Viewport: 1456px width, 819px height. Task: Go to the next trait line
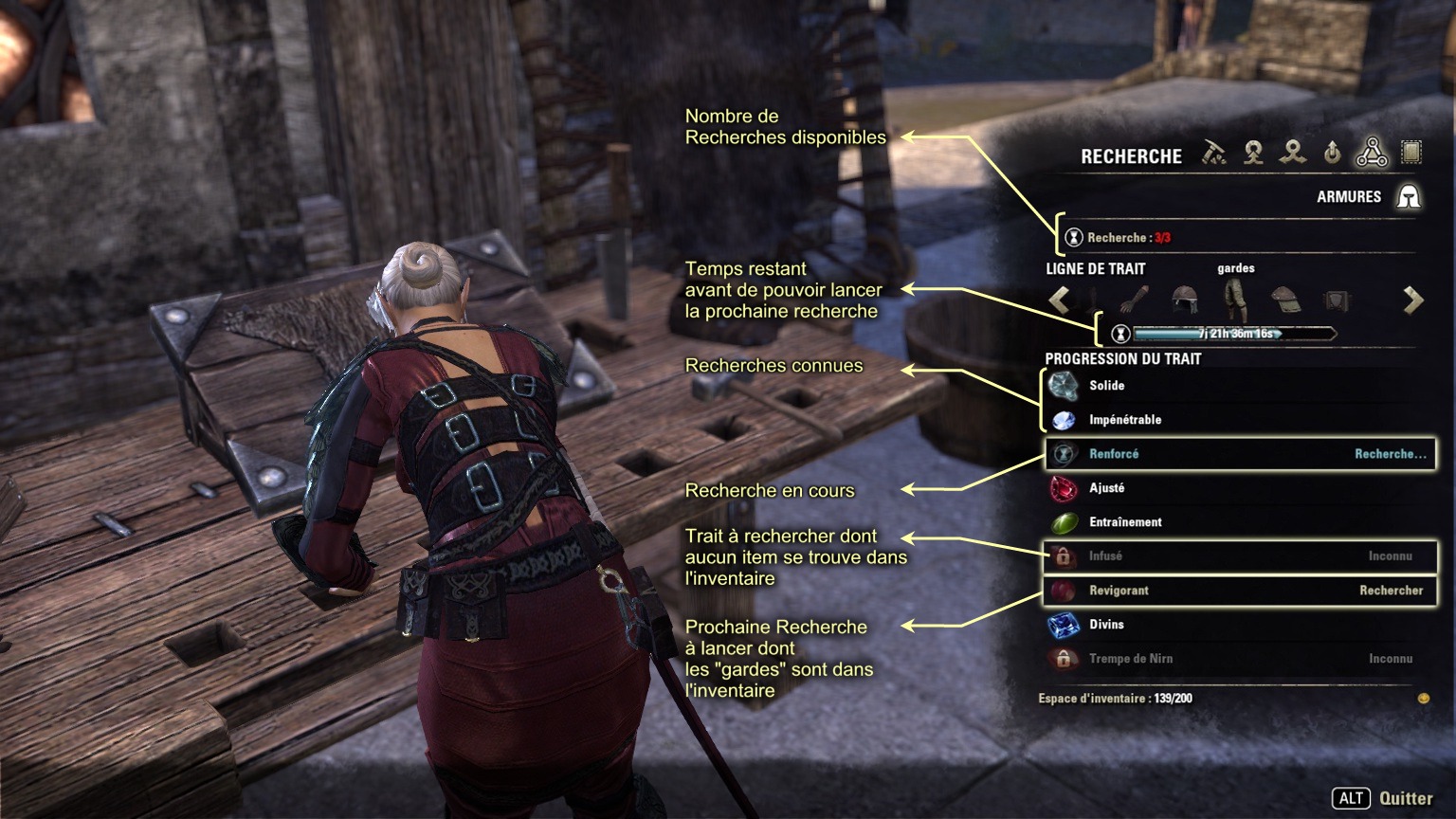(x=1413, y=300)
